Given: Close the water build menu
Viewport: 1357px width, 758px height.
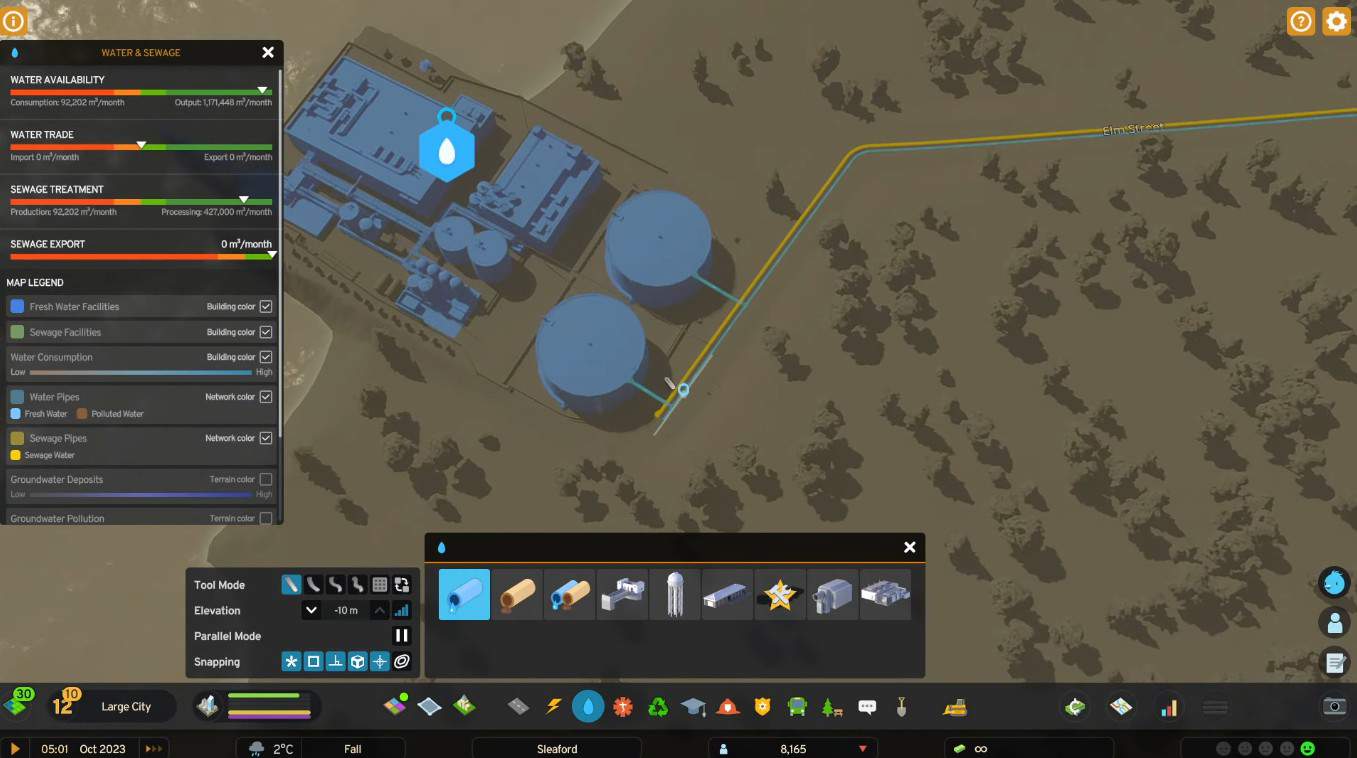Looking at the screenshot, I should (x=909, y=547).
